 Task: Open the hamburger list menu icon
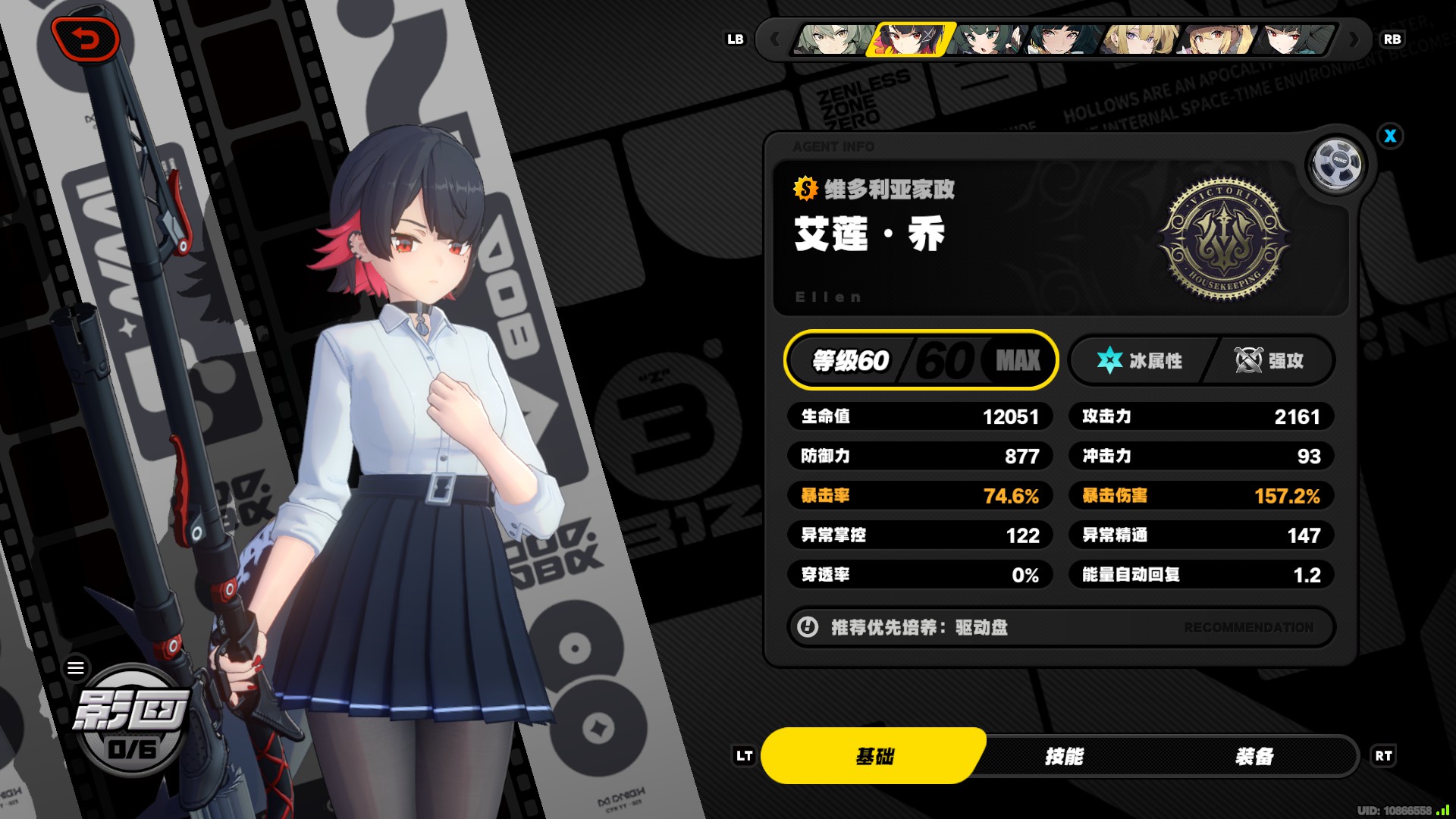76,668
